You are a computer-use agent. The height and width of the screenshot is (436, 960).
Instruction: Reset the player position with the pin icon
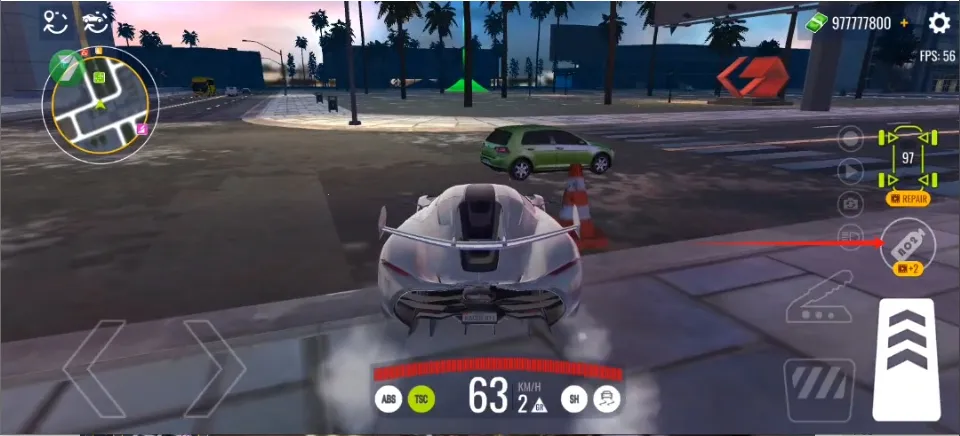pyautogui.click(x=56, y=21)
